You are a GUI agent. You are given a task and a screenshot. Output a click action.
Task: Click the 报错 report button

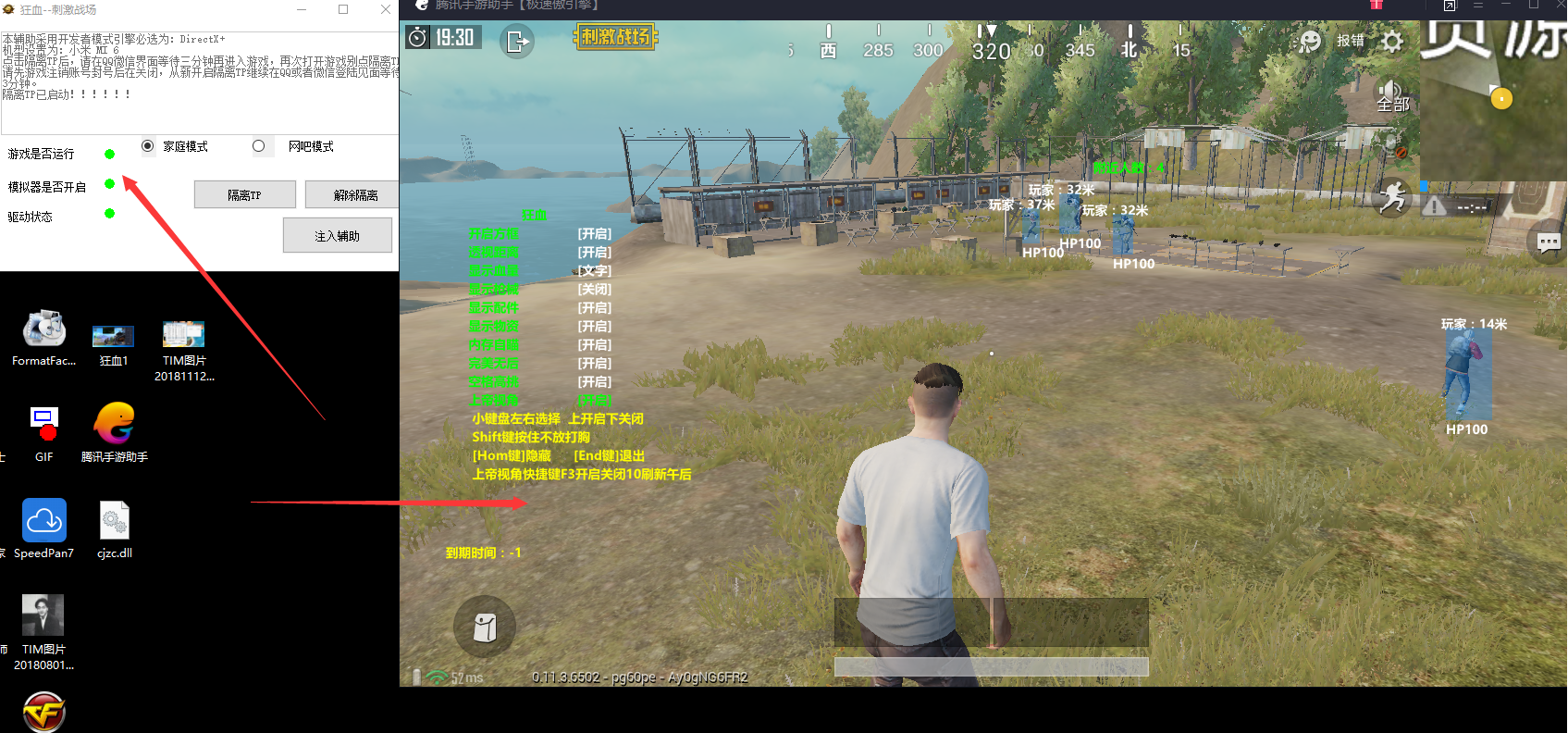tap(1350, 41)
